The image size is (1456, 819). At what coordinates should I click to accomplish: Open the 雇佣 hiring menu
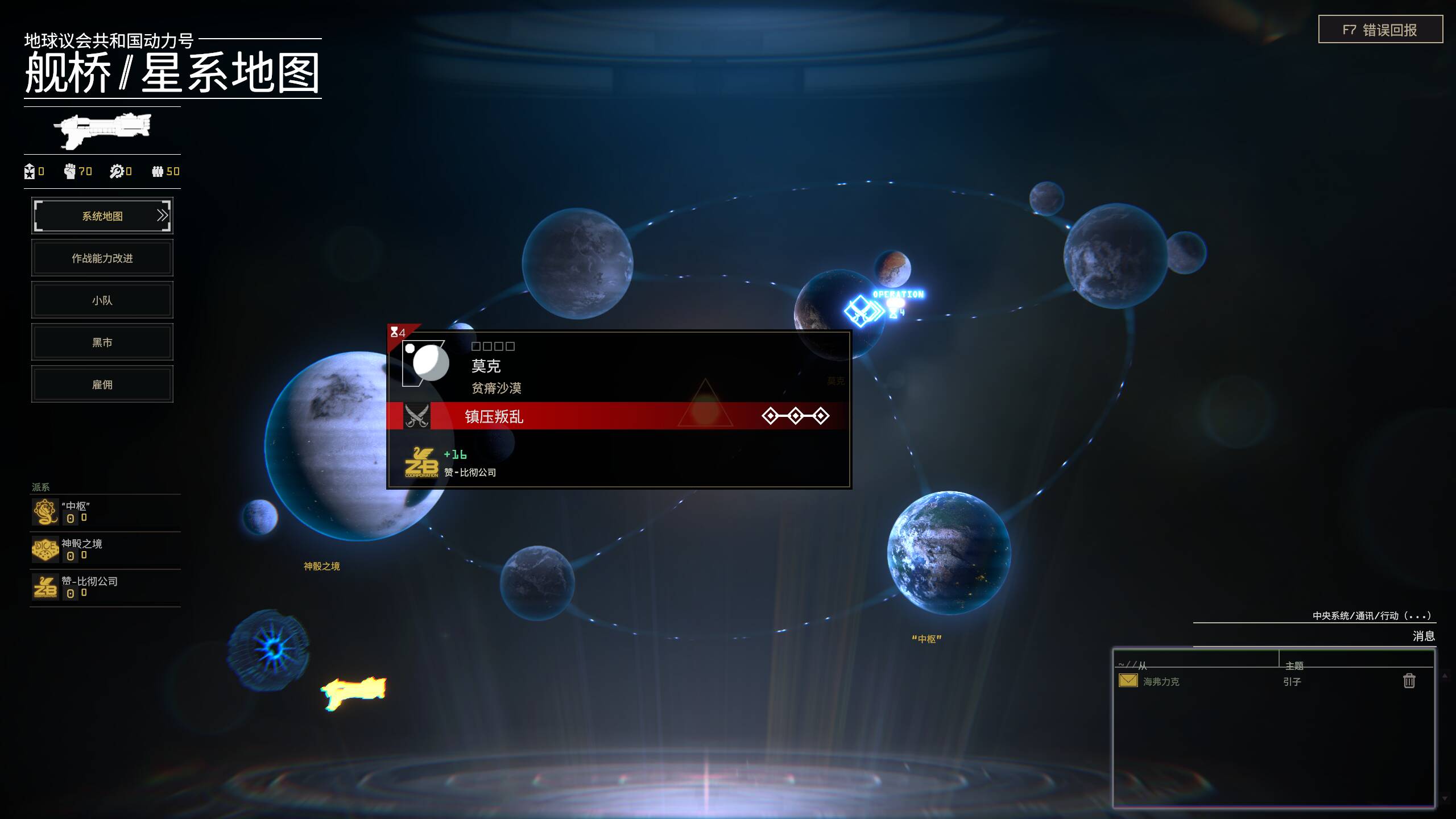tap(102, 384)
